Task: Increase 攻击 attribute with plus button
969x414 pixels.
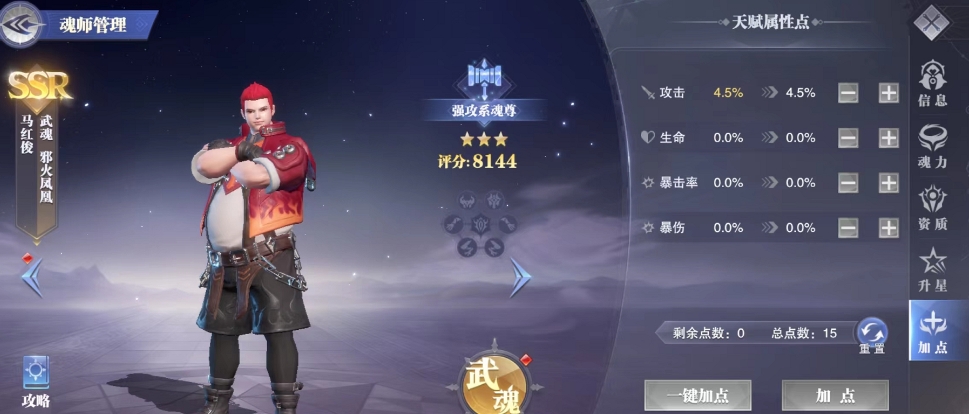Action: click(888, 93)
